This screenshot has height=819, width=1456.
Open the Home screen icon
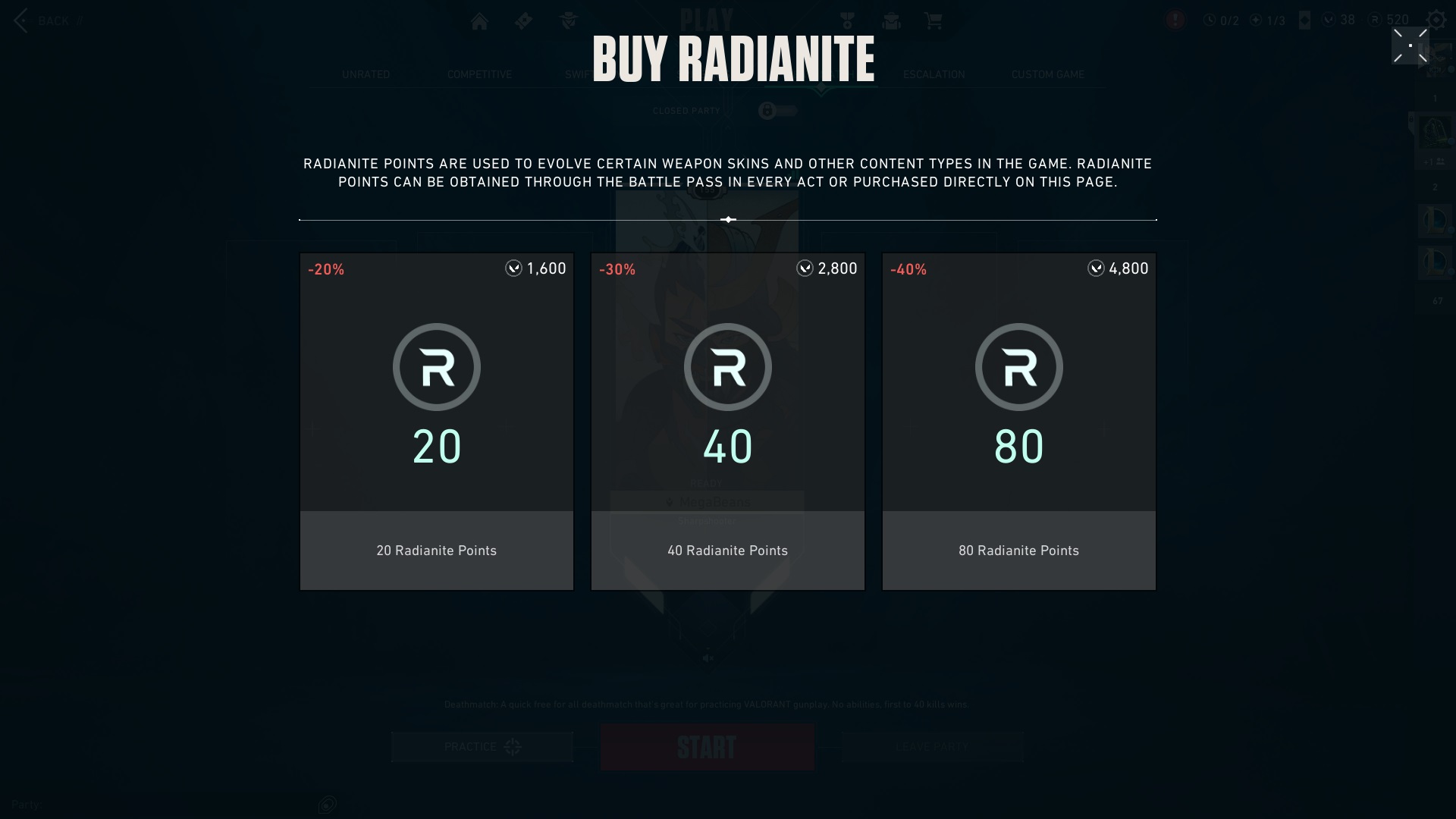pos(480,20)
